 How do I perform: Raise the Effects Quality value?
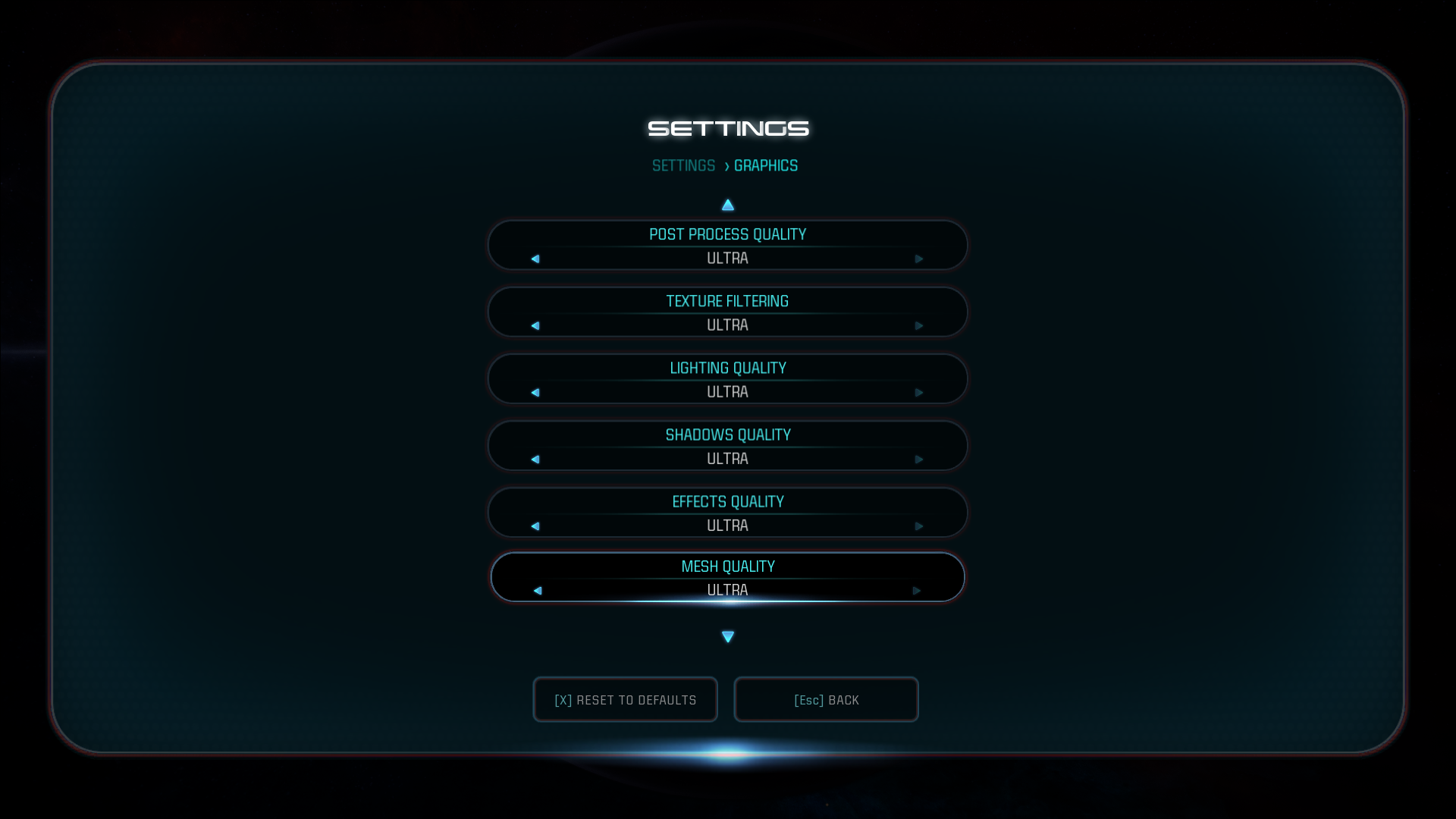[x=920, y=524]
